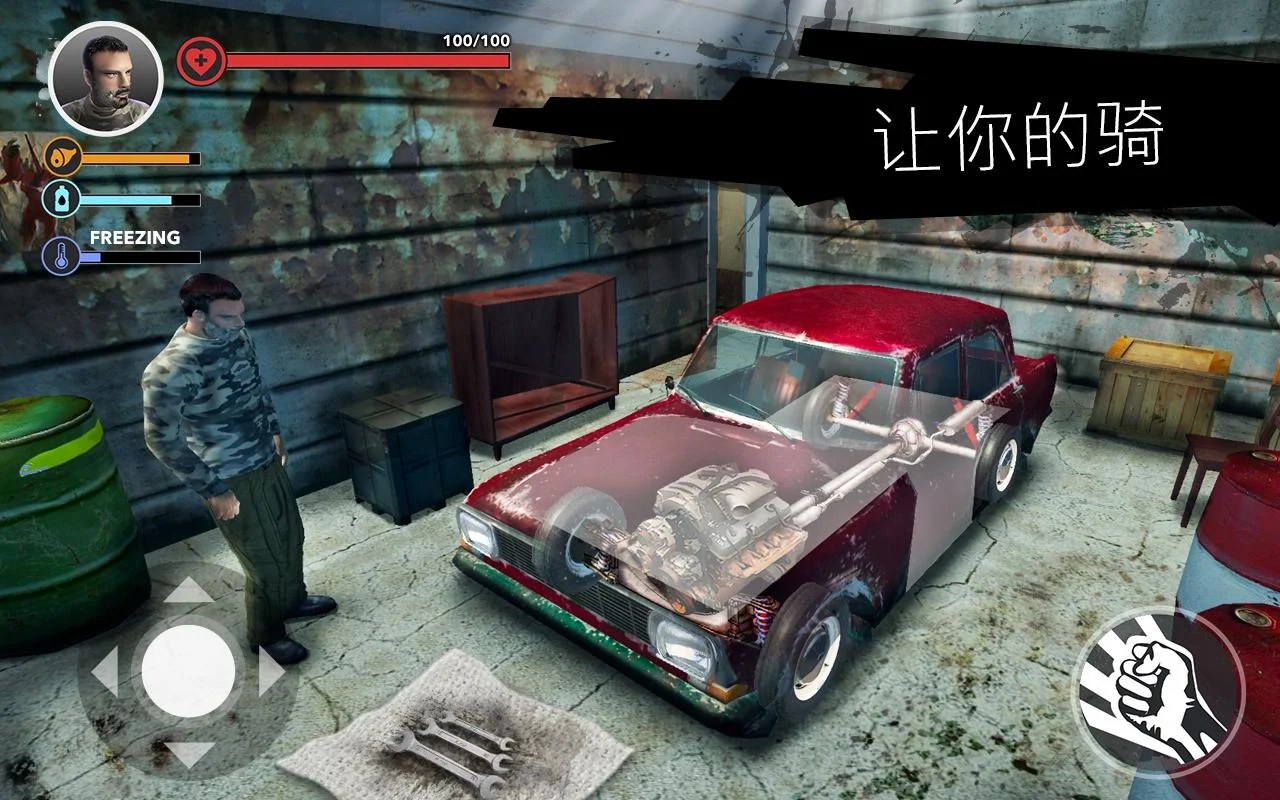Click the FREEZING status label
The image size is (1280, 800).
click(x=135, y=238)
